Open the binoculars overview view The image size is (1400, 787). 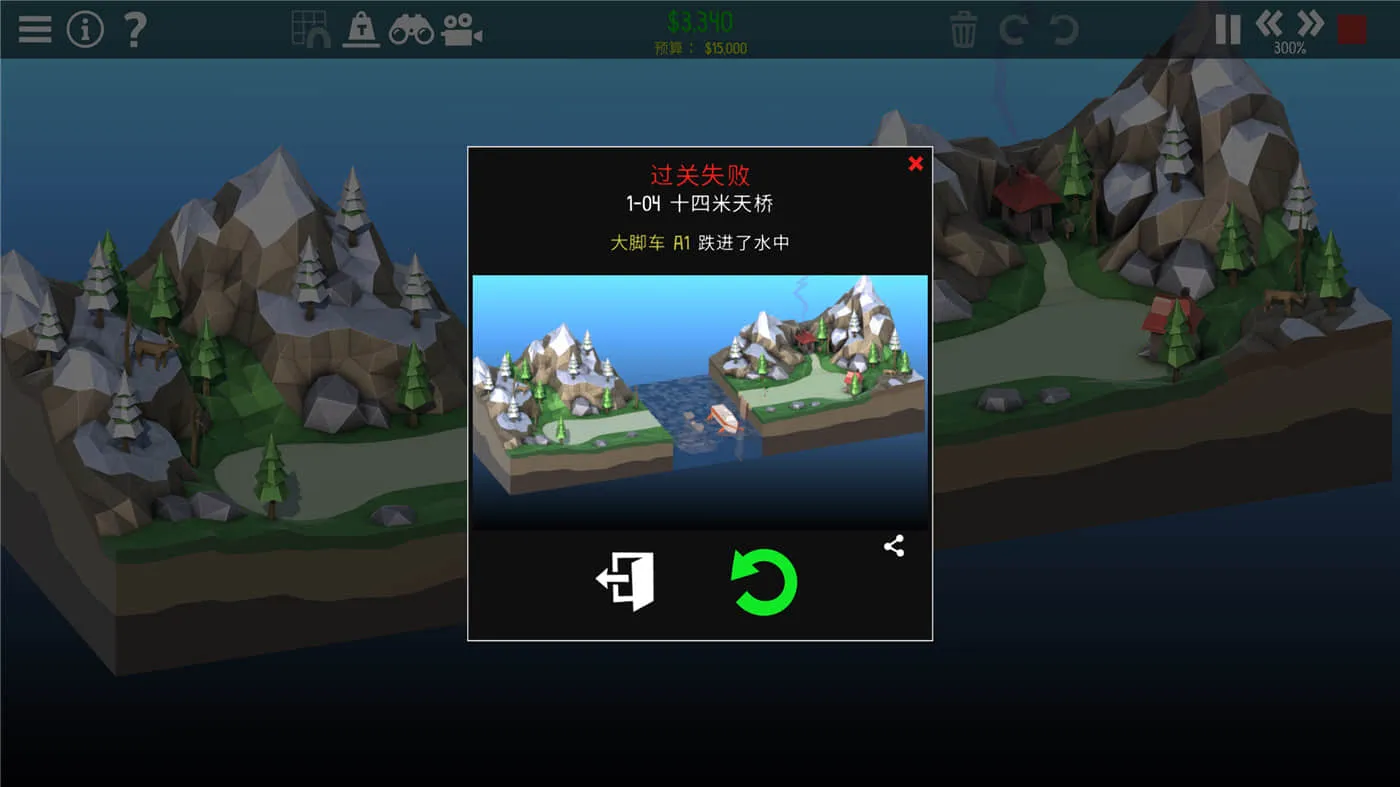click(x=412, y=28)
